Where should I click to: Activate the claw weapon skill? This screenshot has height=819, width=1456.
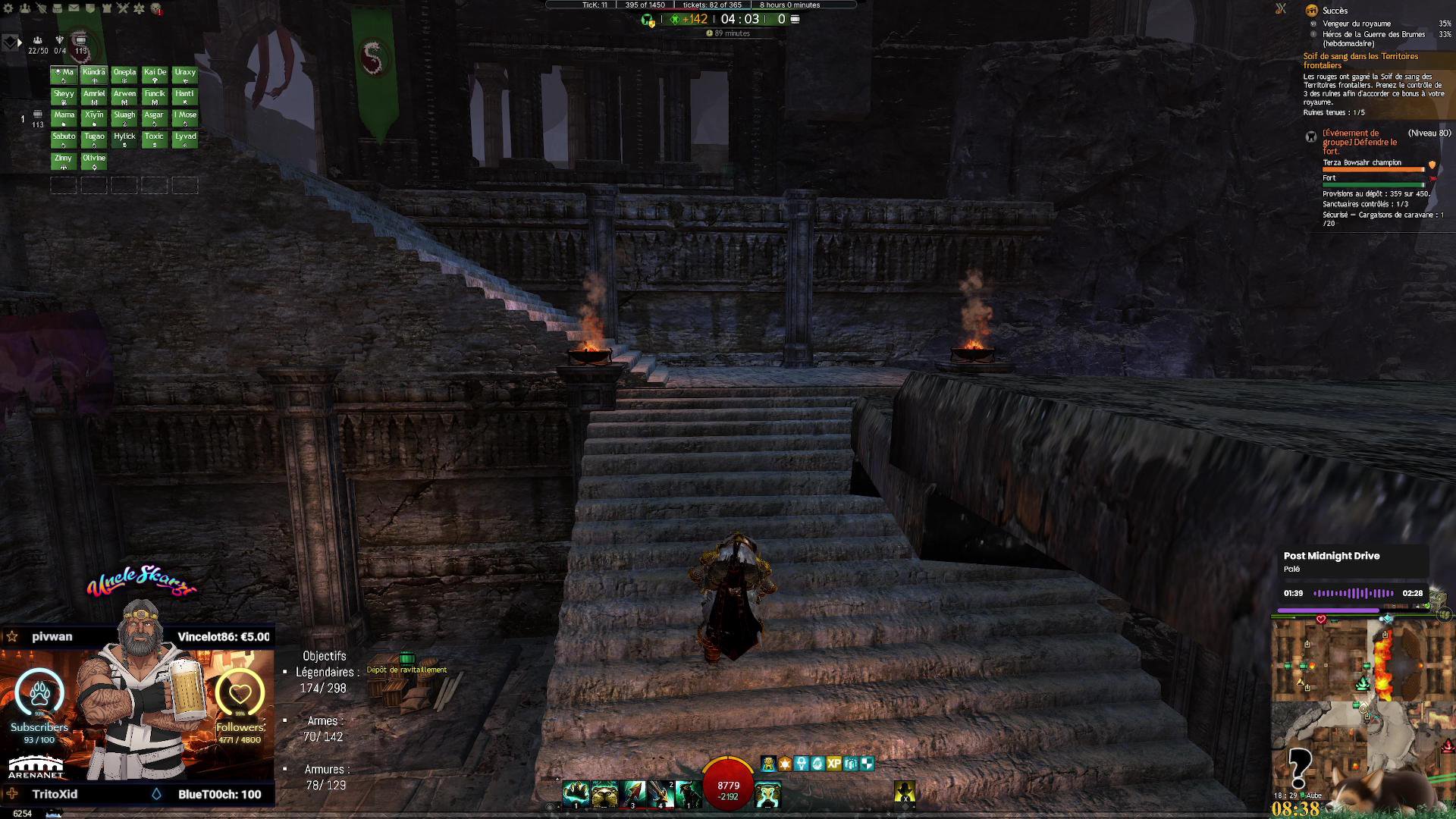(576, 793)
